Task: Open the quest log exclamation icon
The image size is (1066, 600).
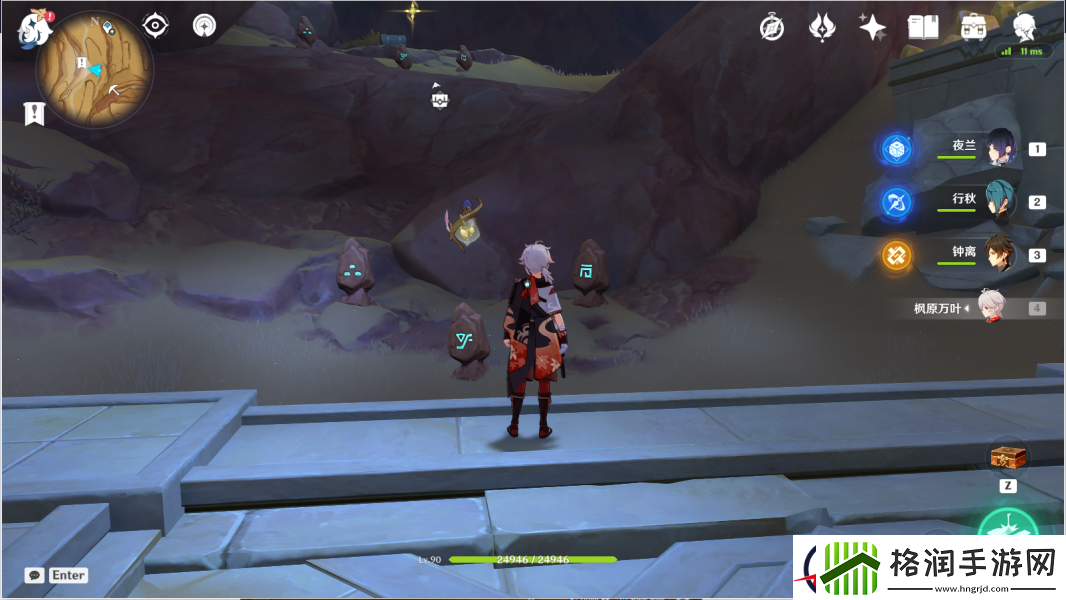Action: tap(35, 113)
